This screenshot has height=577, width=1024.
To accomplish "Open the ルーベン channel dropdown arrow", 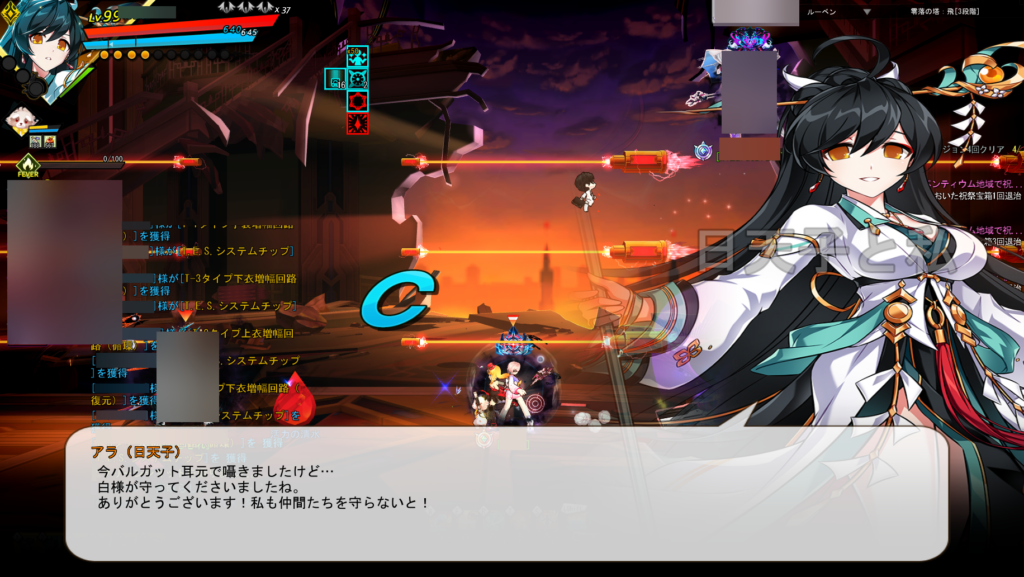I will point(867,12).
